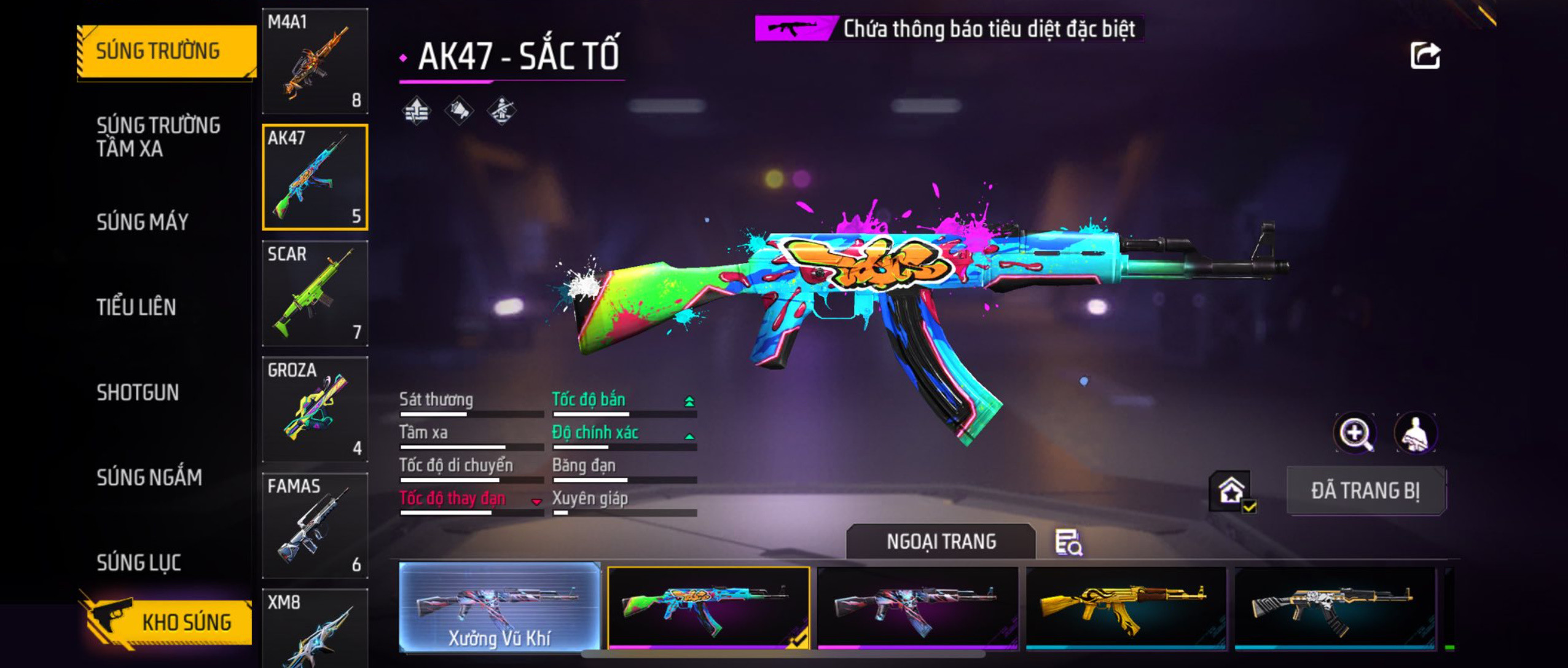Image resolution: width=1568 pixels, height=668 pixels.
Task: Select the M4A1 weapon tile
Action: pyautogui.click(x=315, y=61)
